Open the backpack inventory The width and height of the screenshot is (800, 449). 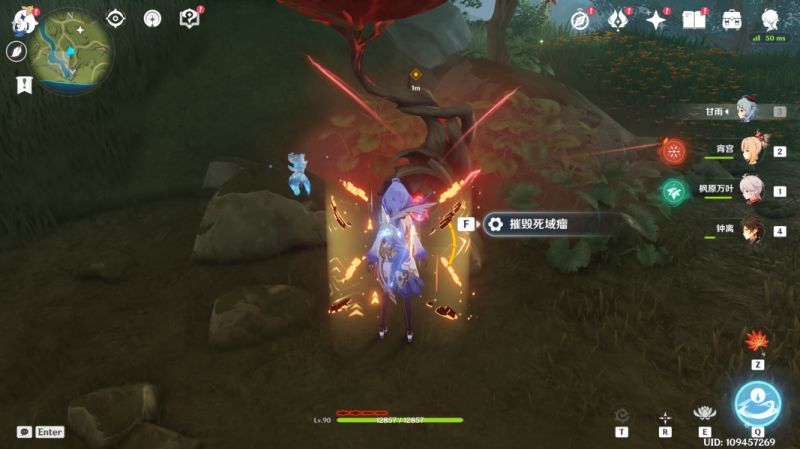point(732,20)
